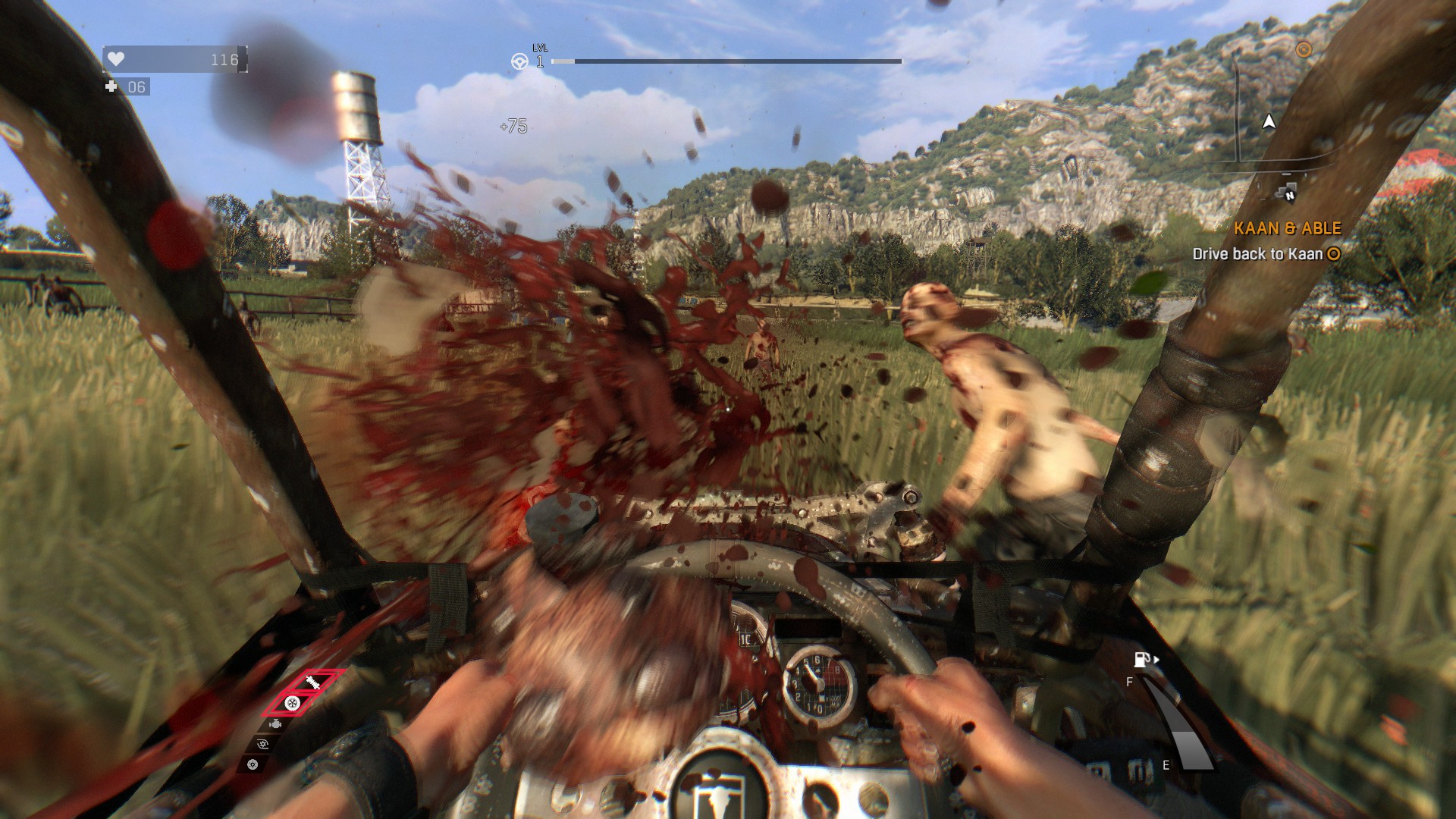Select the turbocharger part icon
Image resolution: width=1456 pixels, height=819 pixels.
pos(263,744)
